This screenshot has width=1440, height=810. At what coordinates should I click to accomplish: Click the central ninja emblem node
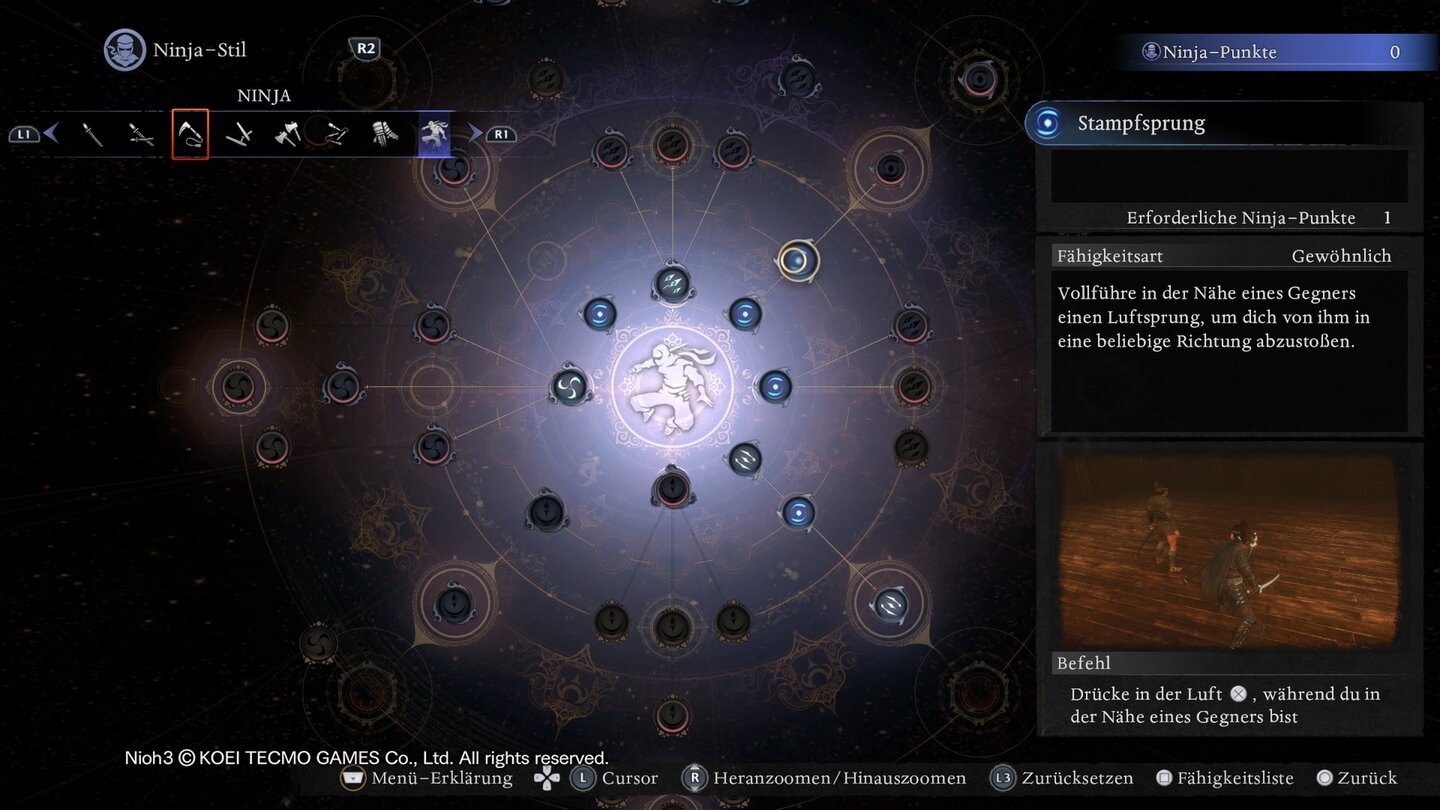pos(672,388)
